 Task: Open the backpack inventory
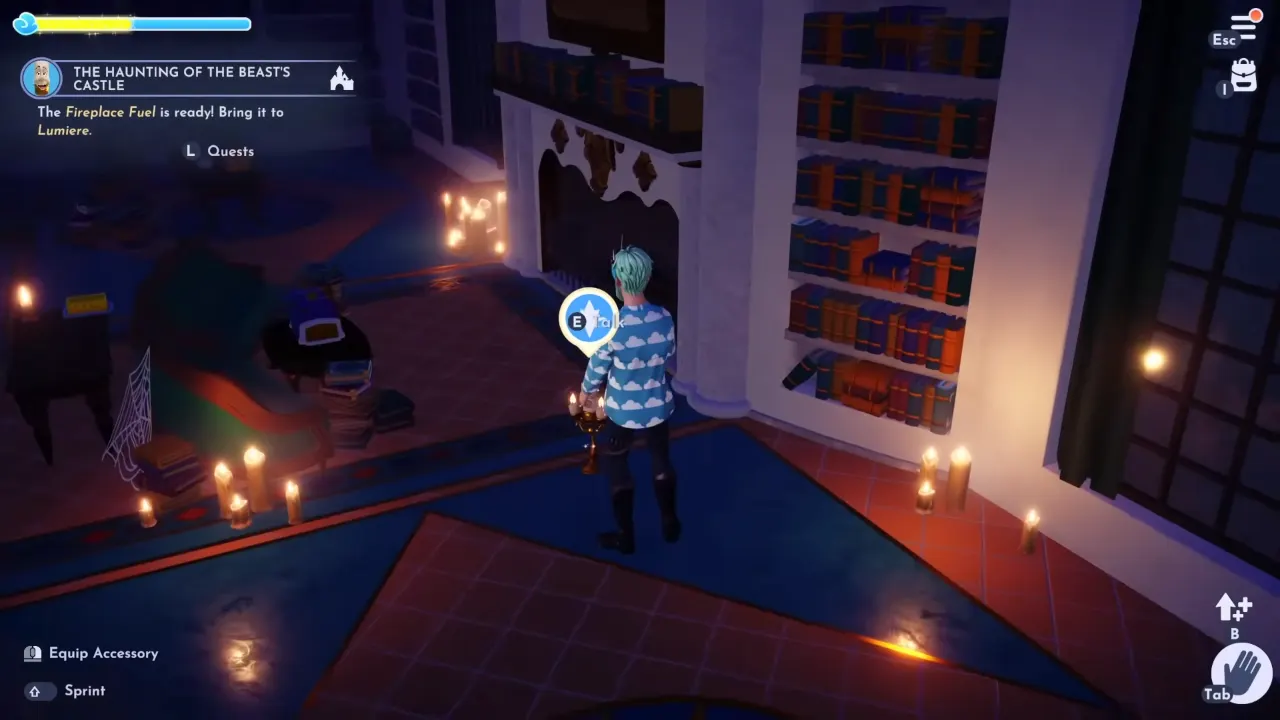[x=1243, y=76]
